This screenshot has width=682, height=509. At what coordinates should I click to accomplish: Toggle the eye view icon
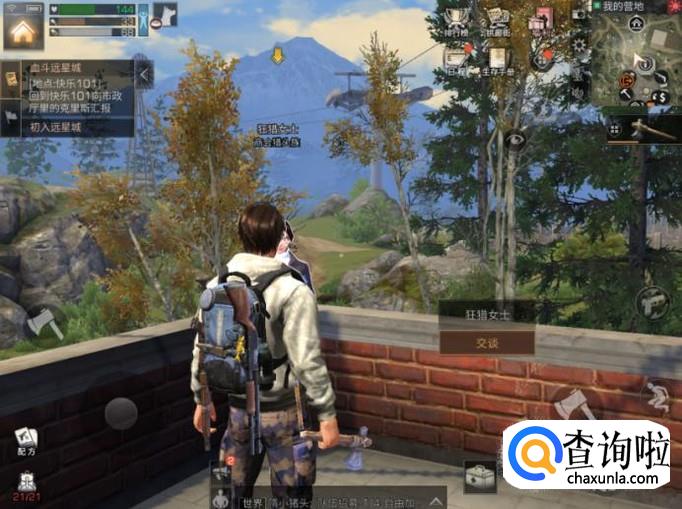(x=516, y=142)
